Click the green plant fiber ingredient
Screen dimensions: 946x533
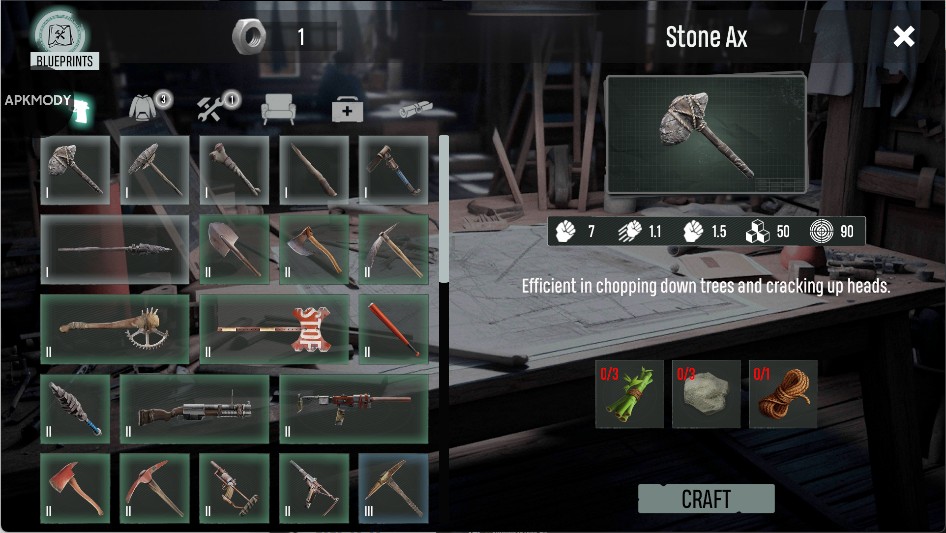pyautogui.click(x=629, y=394)
